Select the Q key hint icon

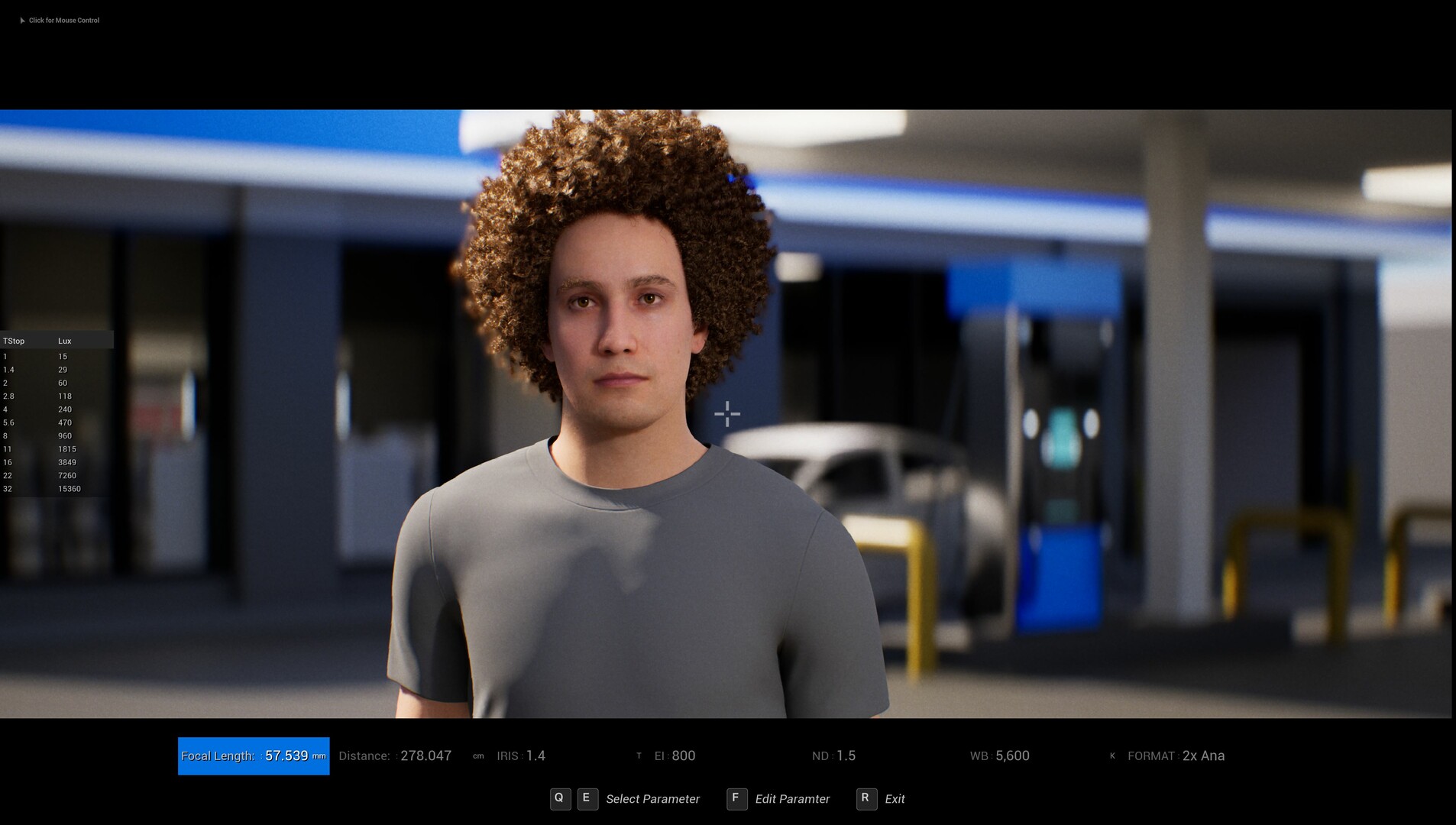(x=561, y=798)
